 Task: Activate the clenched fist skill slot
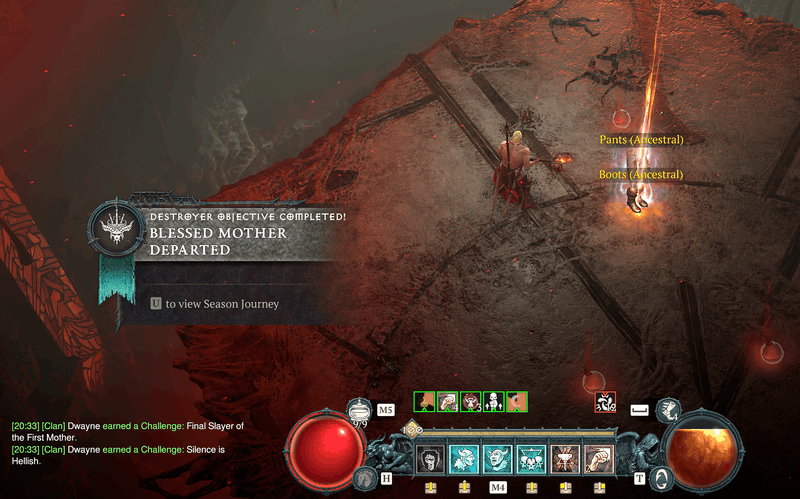(598, 459)
